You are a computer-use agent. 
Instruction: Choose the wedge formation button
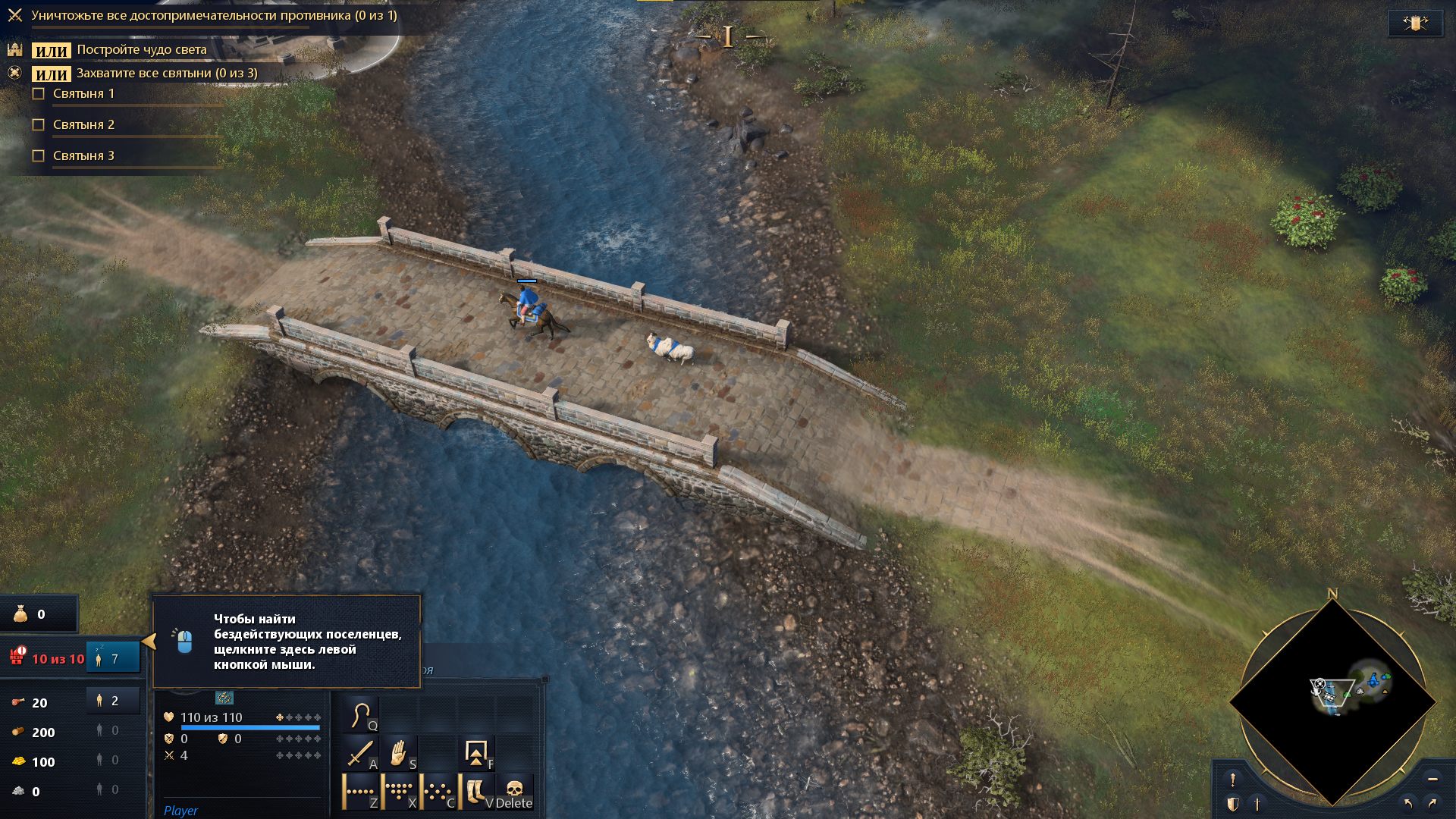(400, 792)
